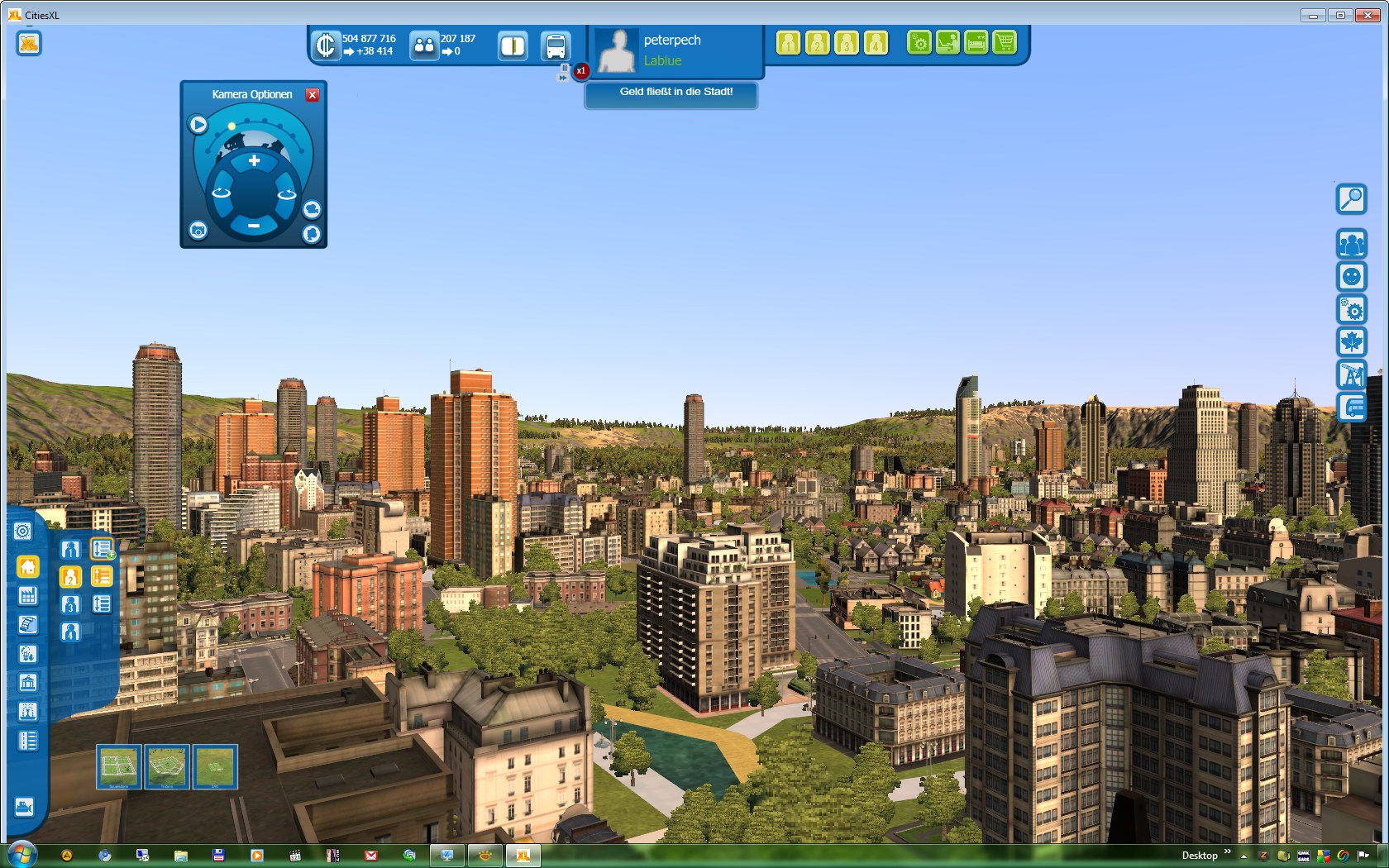Screen dimensions: 1389x868
Task: Zoom in with the camera plus button
Action: 254,161
